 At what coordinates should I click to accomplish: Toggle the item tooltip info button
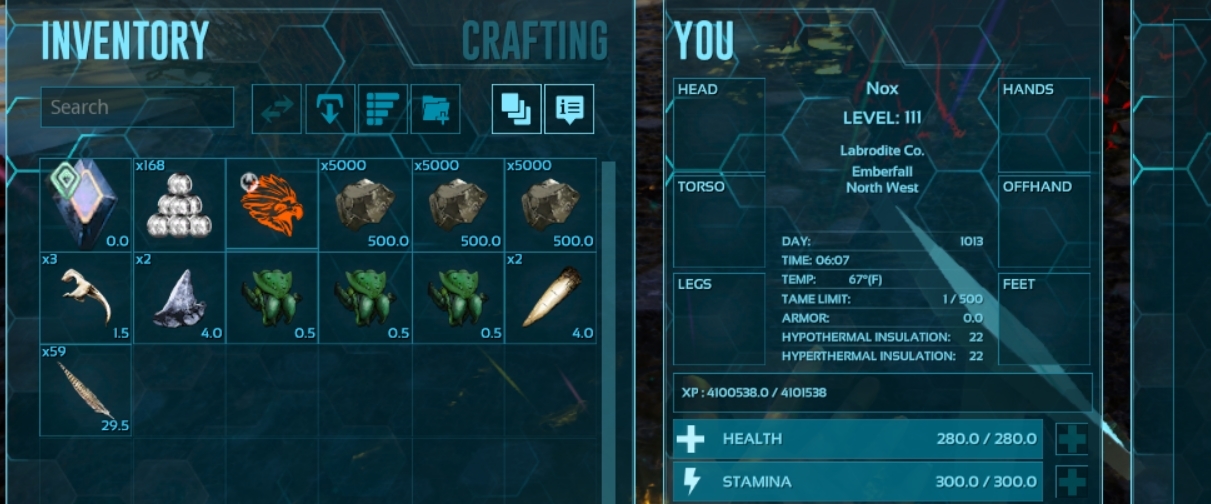[x=569, y=109]
